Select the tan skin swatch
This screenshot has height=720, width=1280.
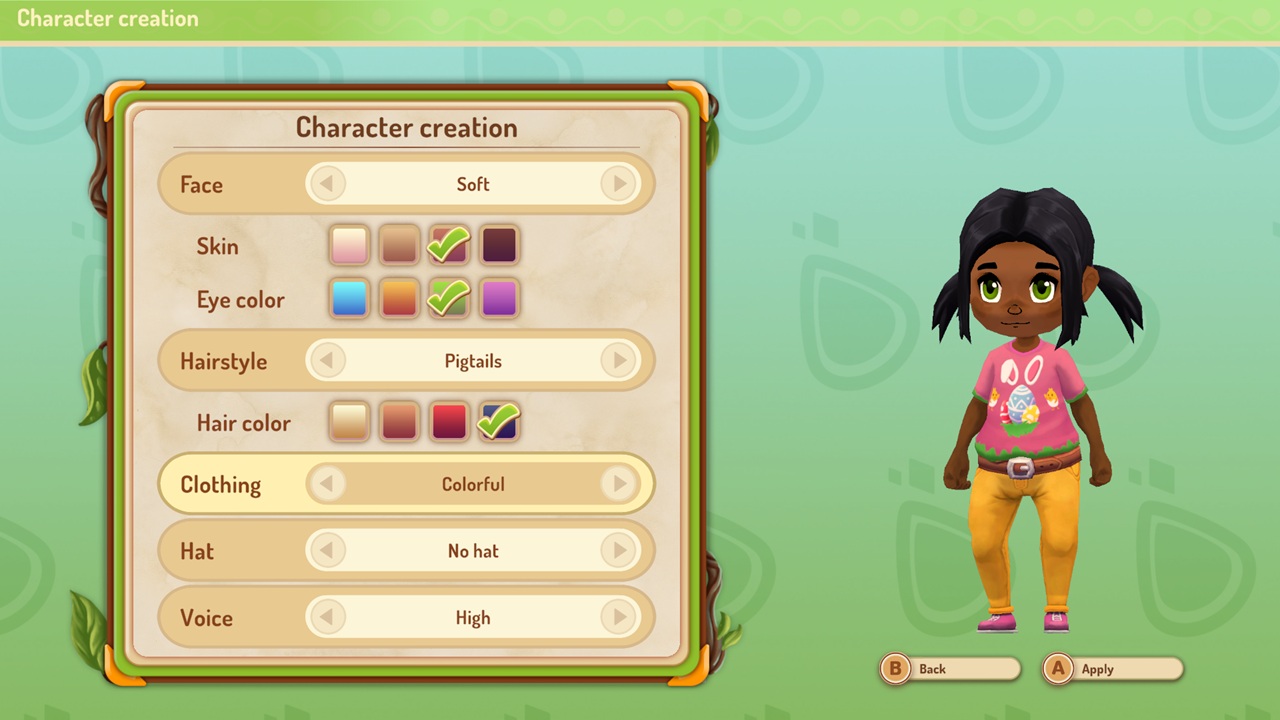(x=399, y=245)
